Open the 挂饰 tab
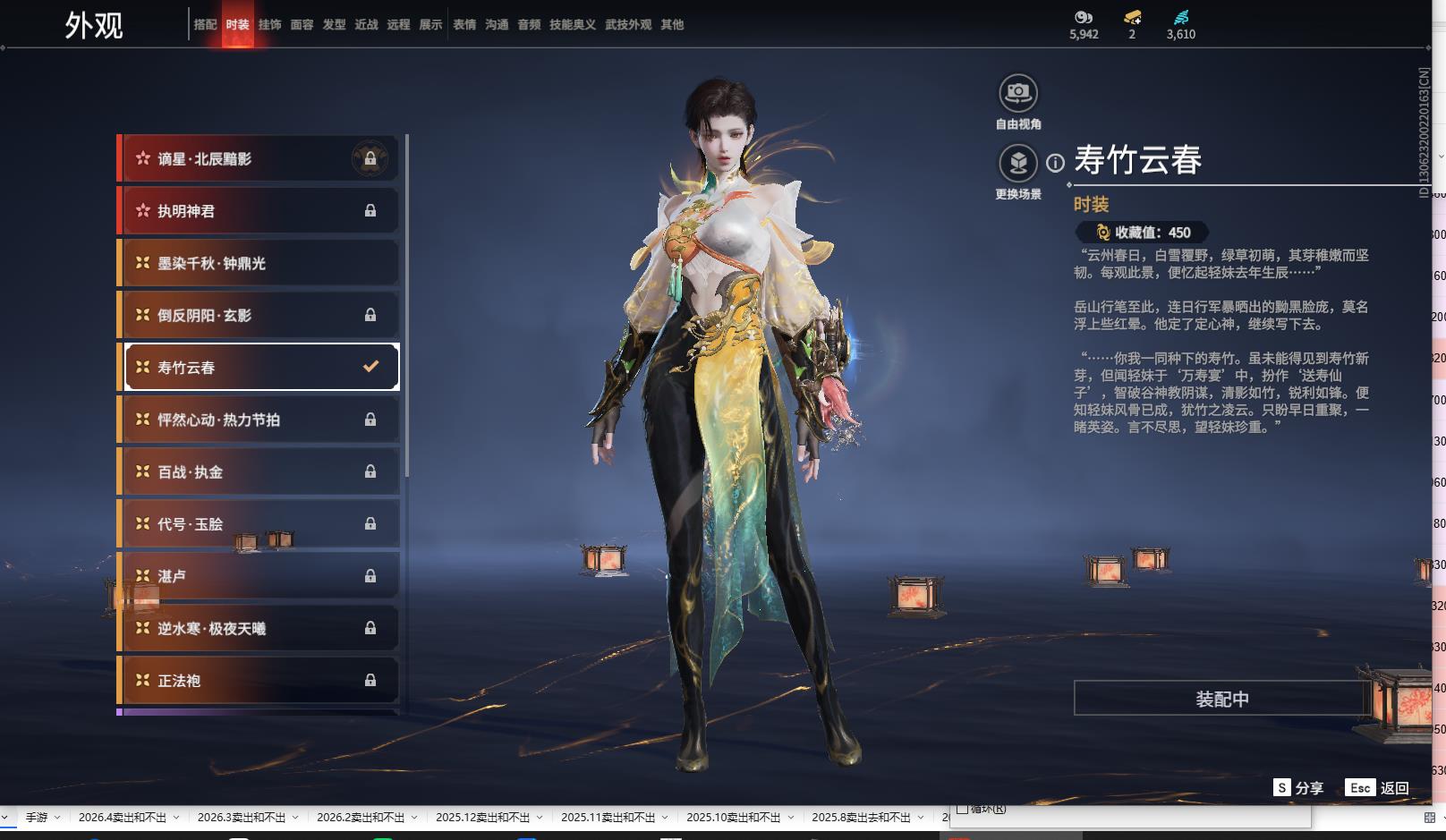The width and height of the screenshot is (1446, 840). (269, 25)
